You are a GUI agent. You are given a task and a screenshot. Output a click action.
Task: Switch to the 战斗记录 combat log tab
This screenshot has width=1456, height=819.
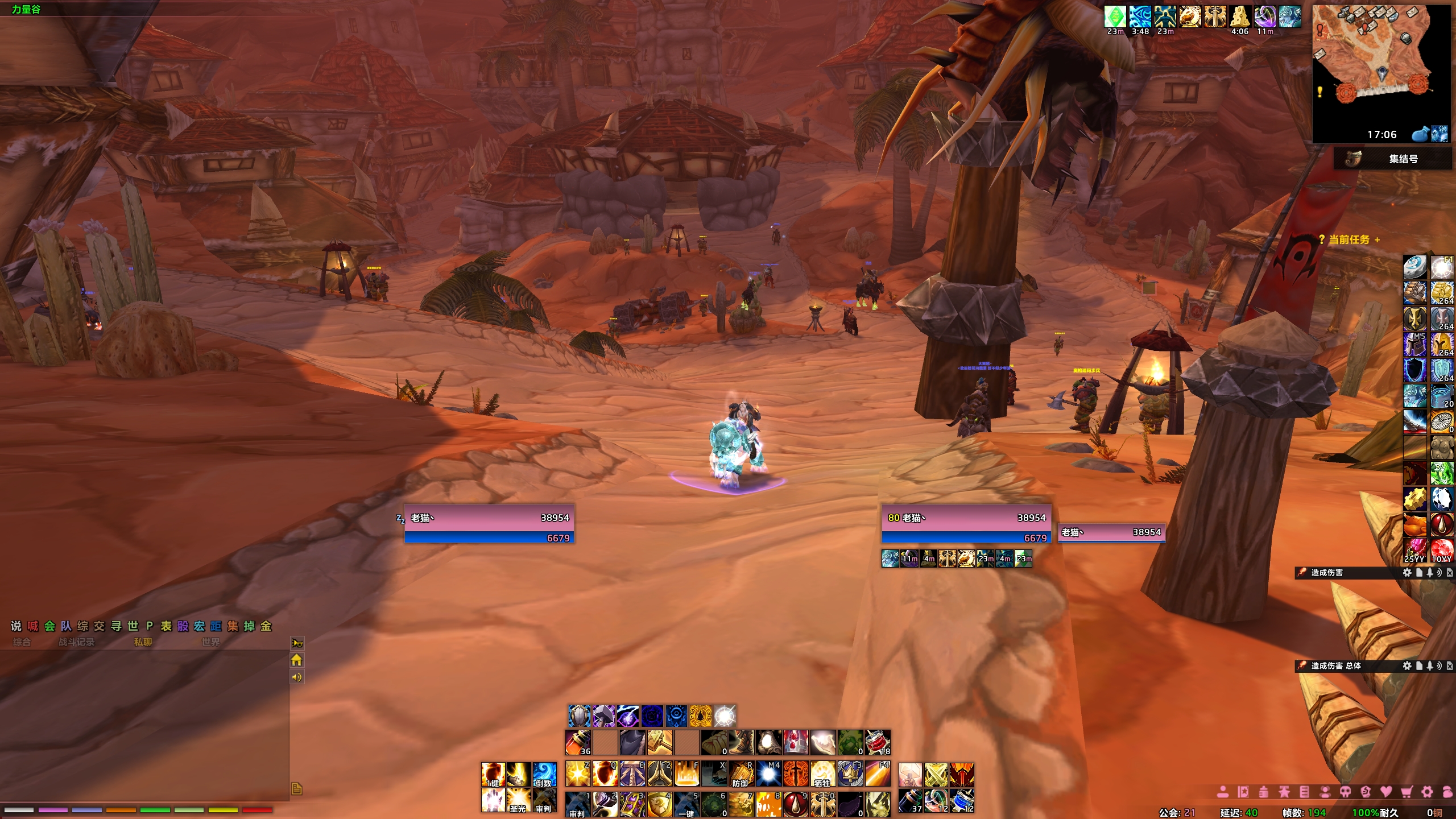point(77,642)
